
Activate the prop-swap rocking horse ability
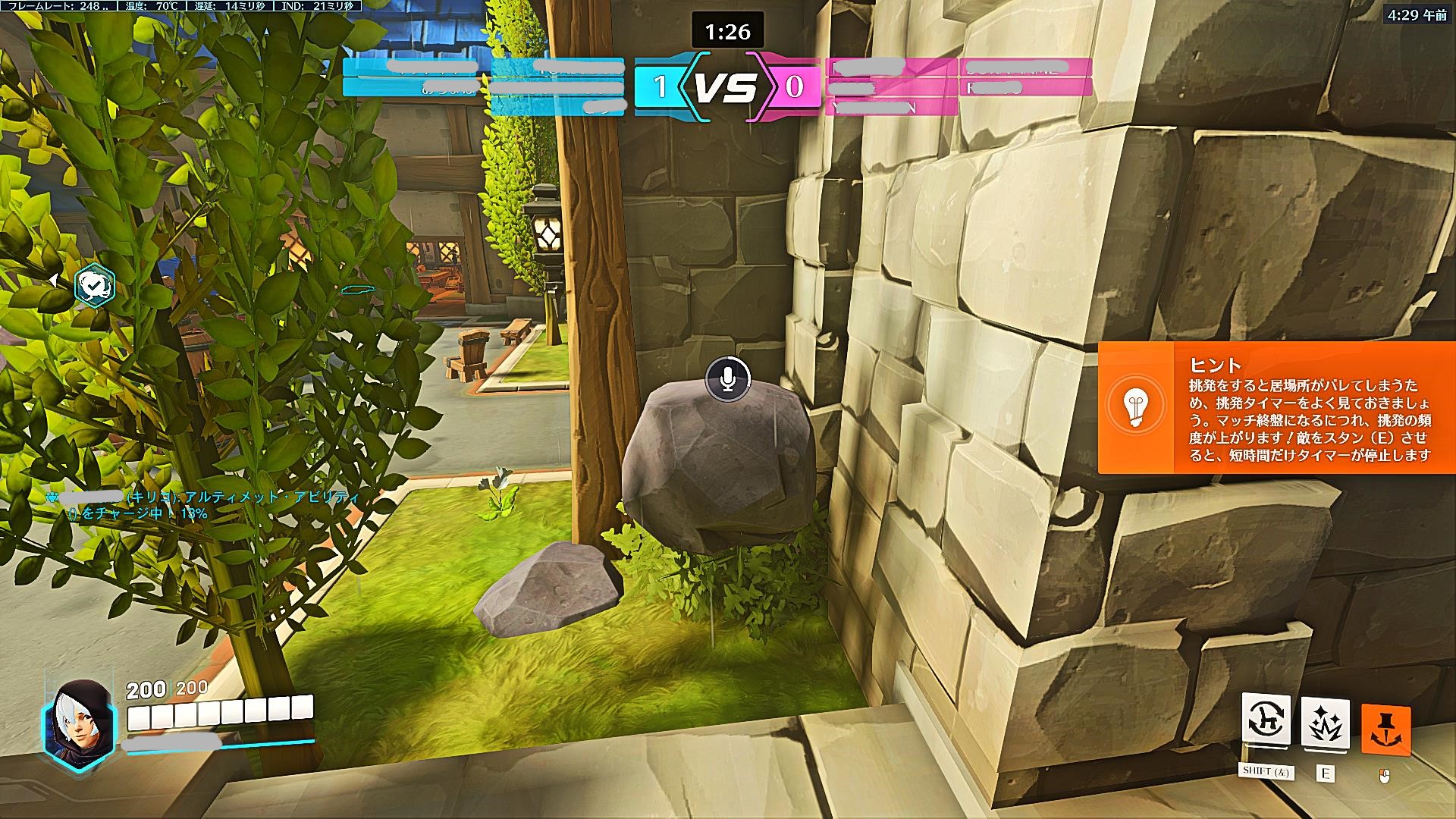[1266, 721]
